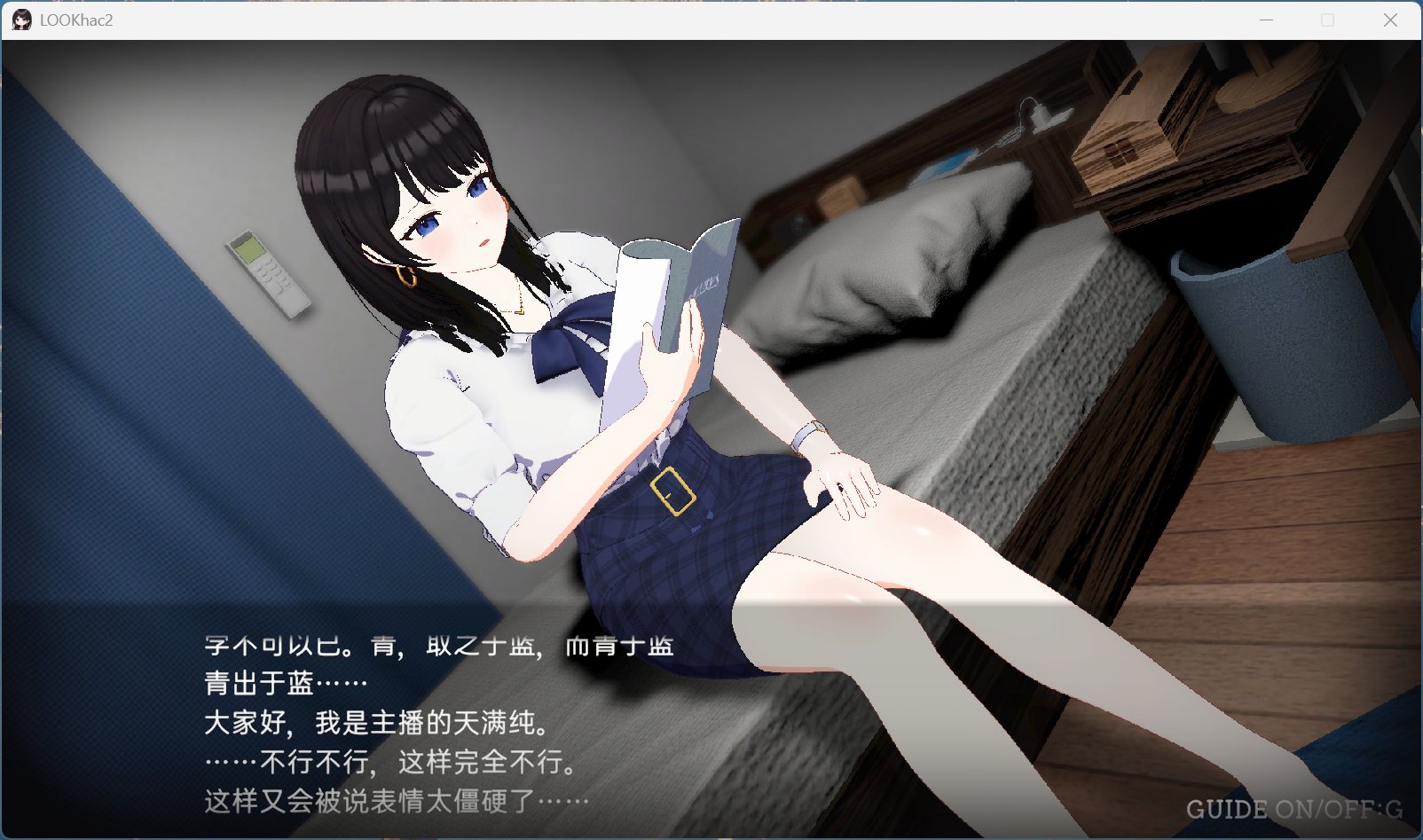Click the line 大家好，我是主播的天满纯。

(373, 724)
